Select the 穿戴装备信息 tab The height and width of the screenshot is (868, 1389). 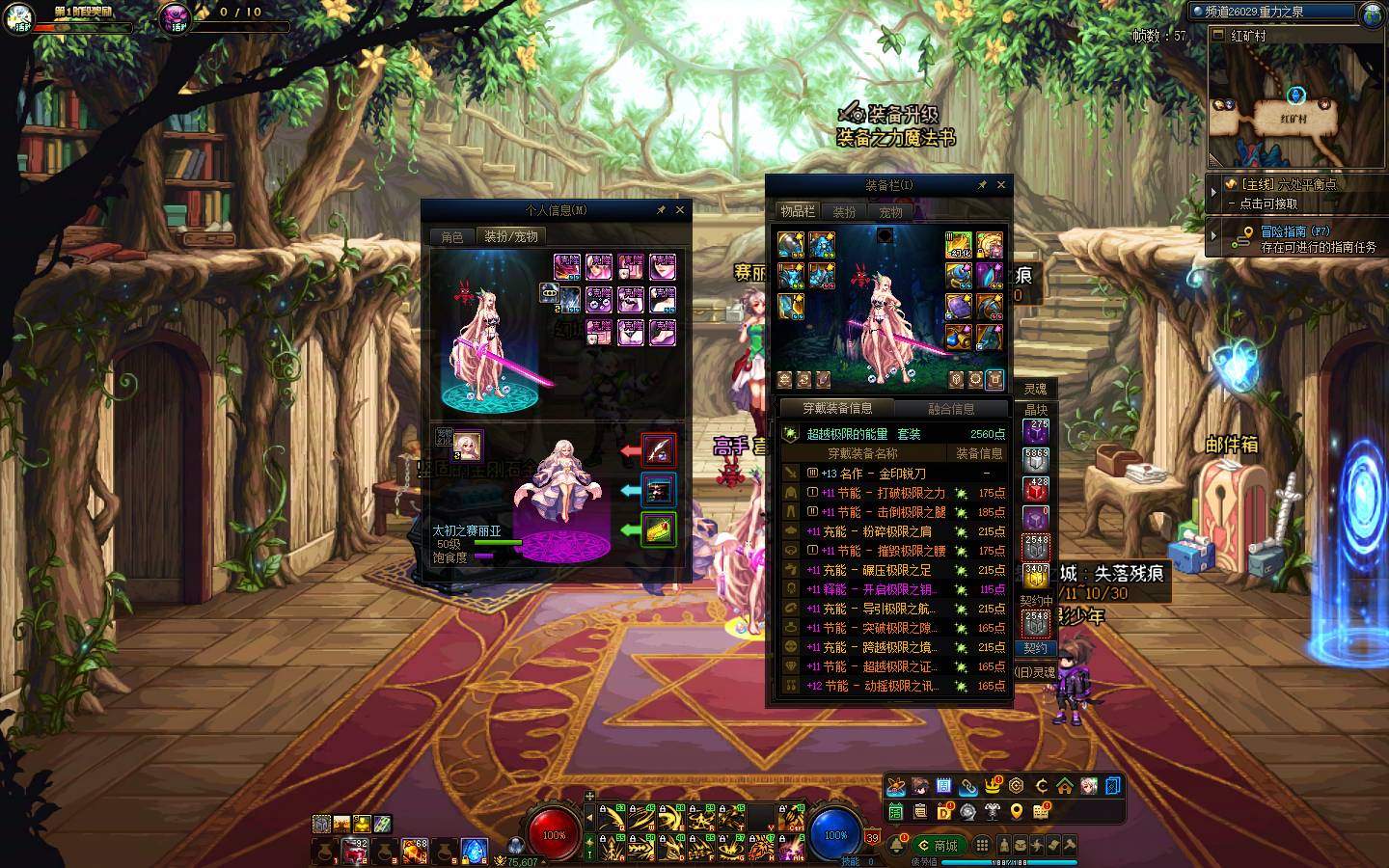837,408
